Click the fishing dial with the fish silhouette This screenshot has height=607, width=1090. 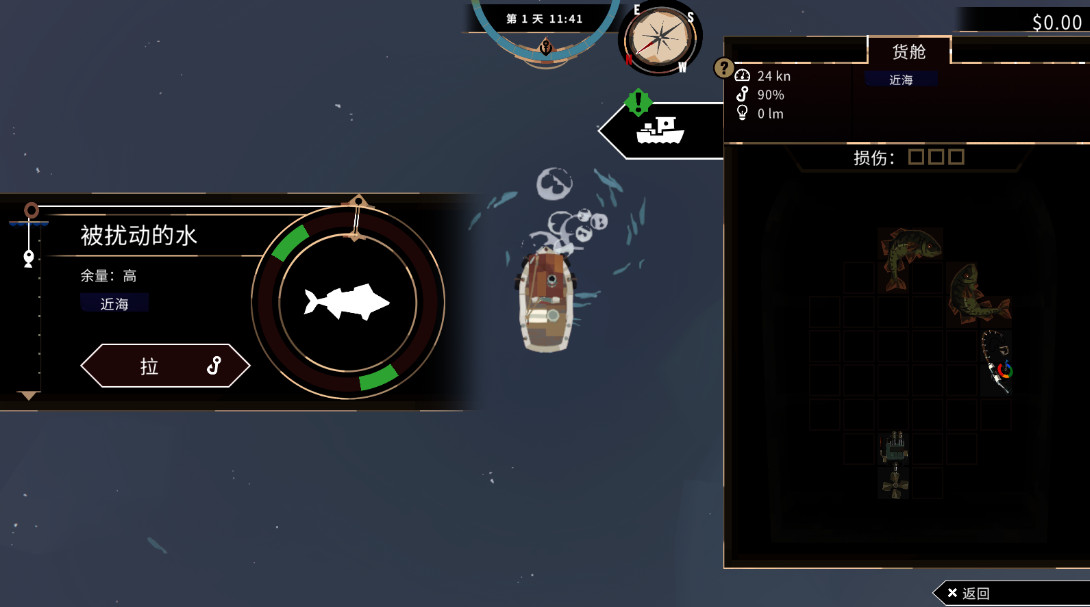(x=347, y=302)
